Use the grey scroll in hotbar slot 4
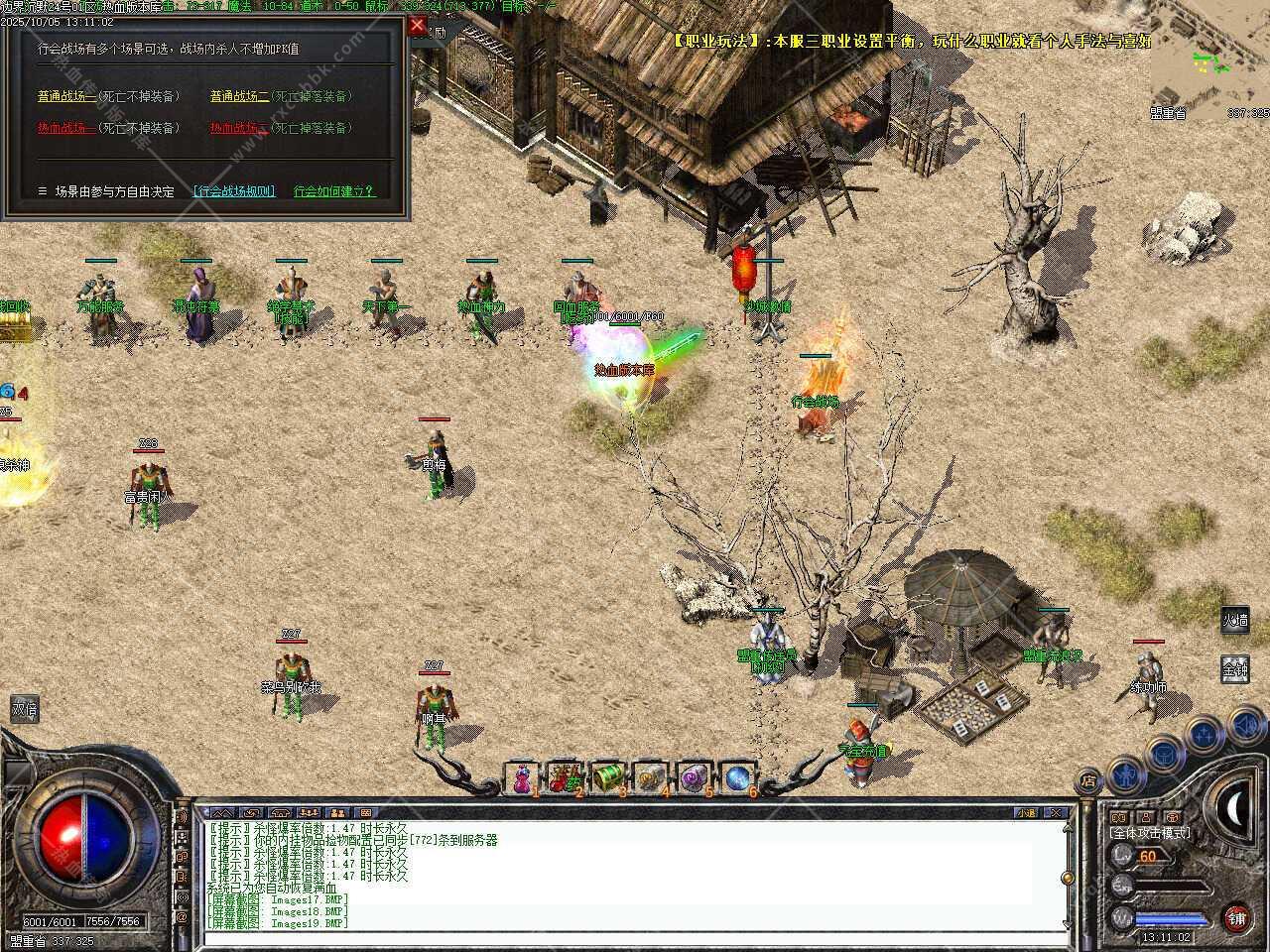 (x=651, y=778)
